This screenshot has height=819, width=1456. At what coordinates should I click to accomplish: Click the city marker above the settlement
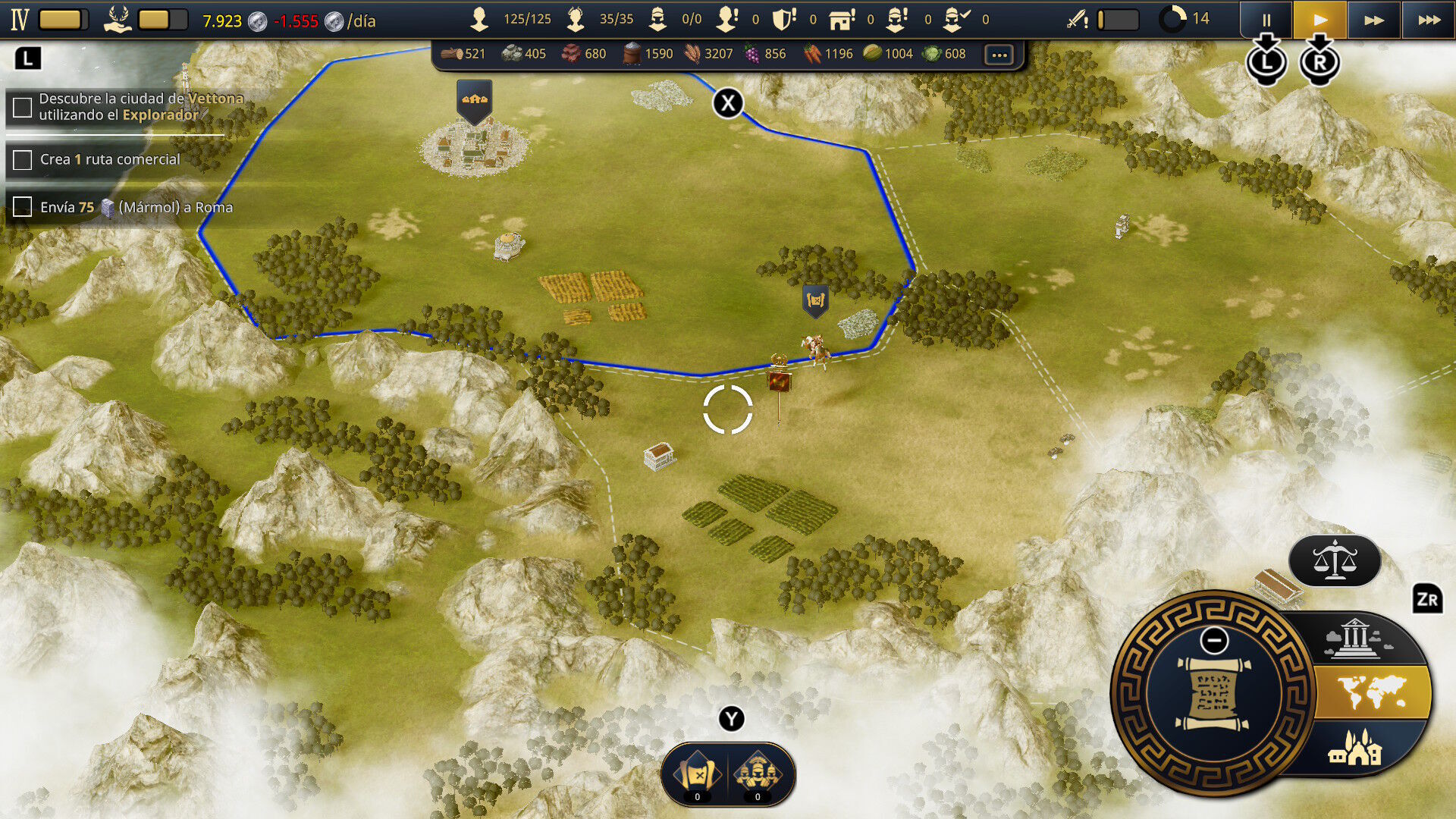tap(475, 100)
